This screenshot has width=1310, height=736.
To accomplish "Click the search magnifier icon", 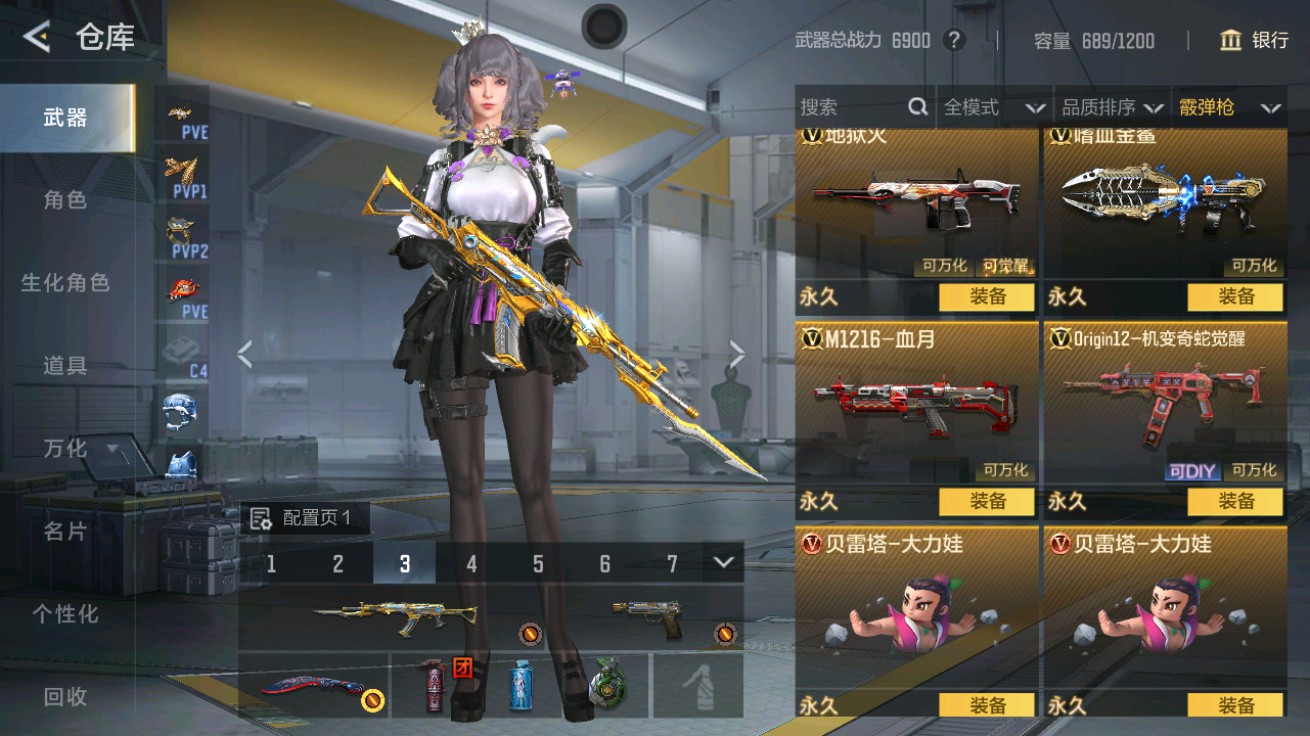I will (x=916, y=106).
